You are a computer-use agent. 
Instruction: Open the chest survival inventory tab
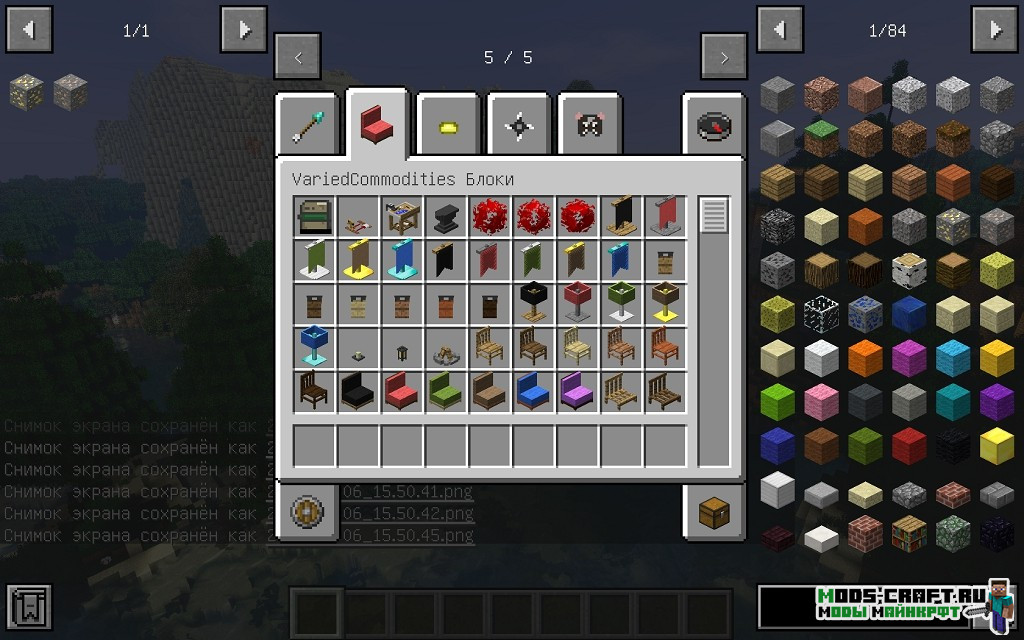click(714, 513)
